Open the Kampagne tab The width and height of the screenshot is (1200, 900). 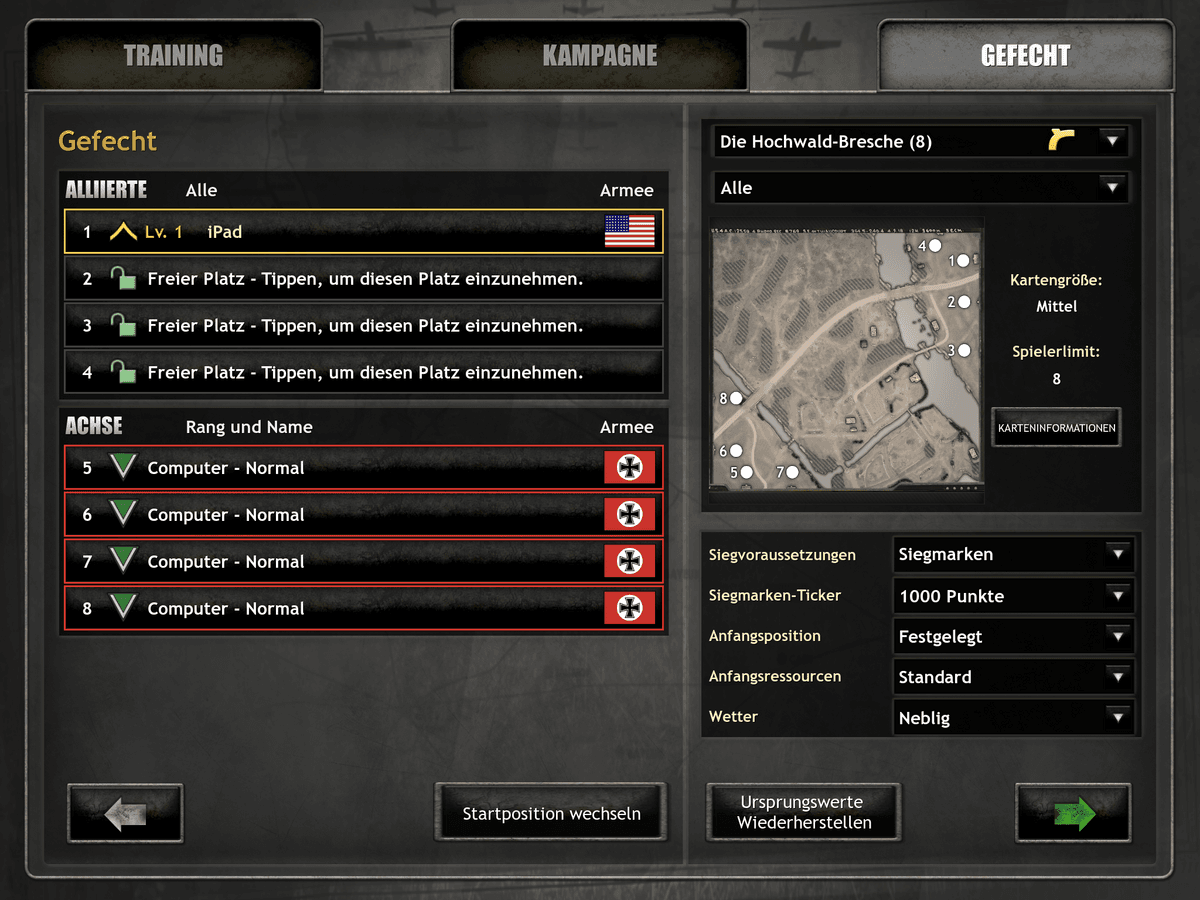(x=600, y=56)
